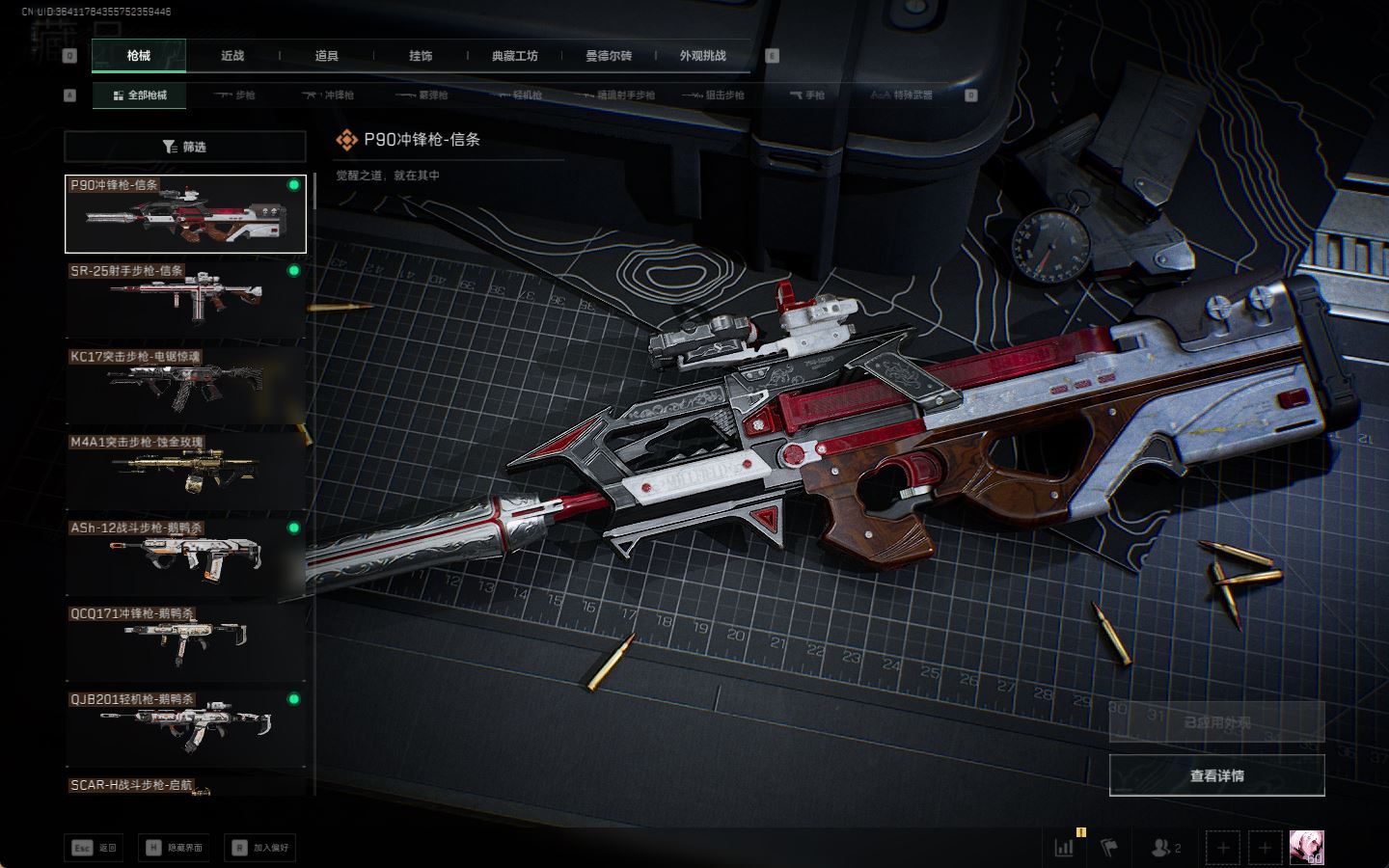Click the 查看详情 view details button

pos(1216,775)
